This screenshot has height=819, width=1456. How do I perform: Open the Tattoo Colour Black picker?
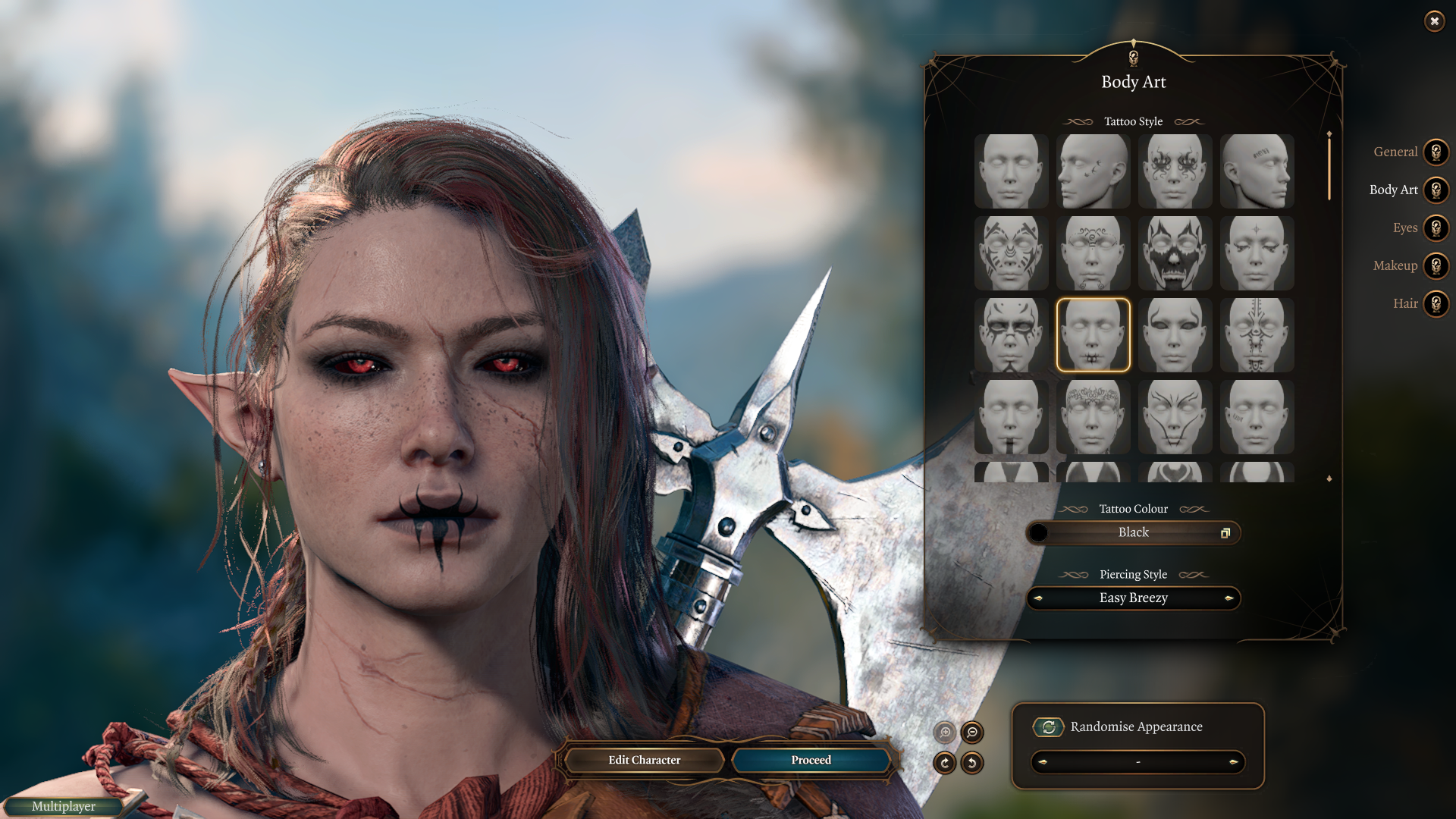pyautogui.click(x=1133, y=533)
